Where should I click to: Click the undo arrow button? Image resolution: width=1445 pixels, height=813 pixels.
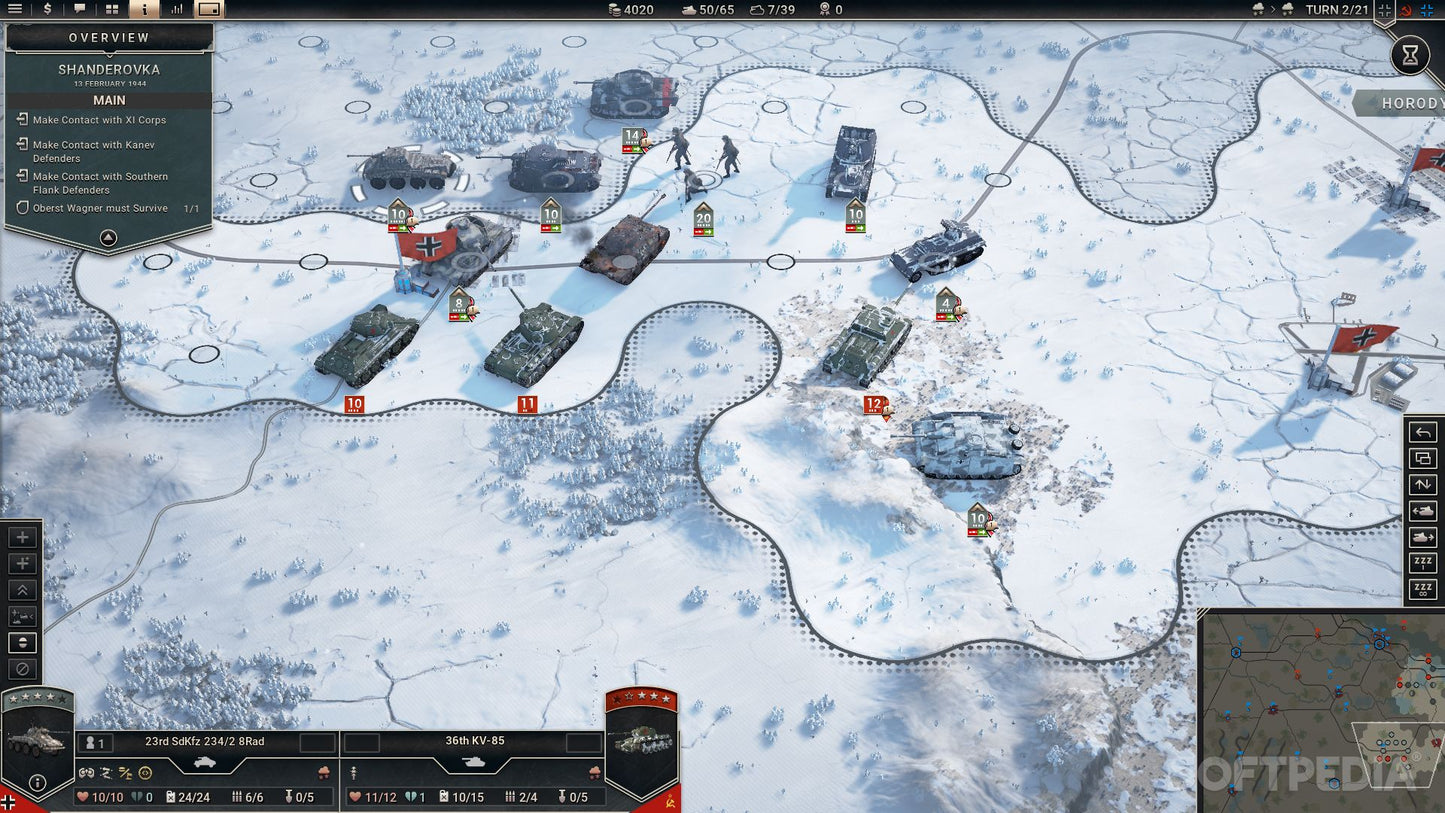(x=1423, y=433)
